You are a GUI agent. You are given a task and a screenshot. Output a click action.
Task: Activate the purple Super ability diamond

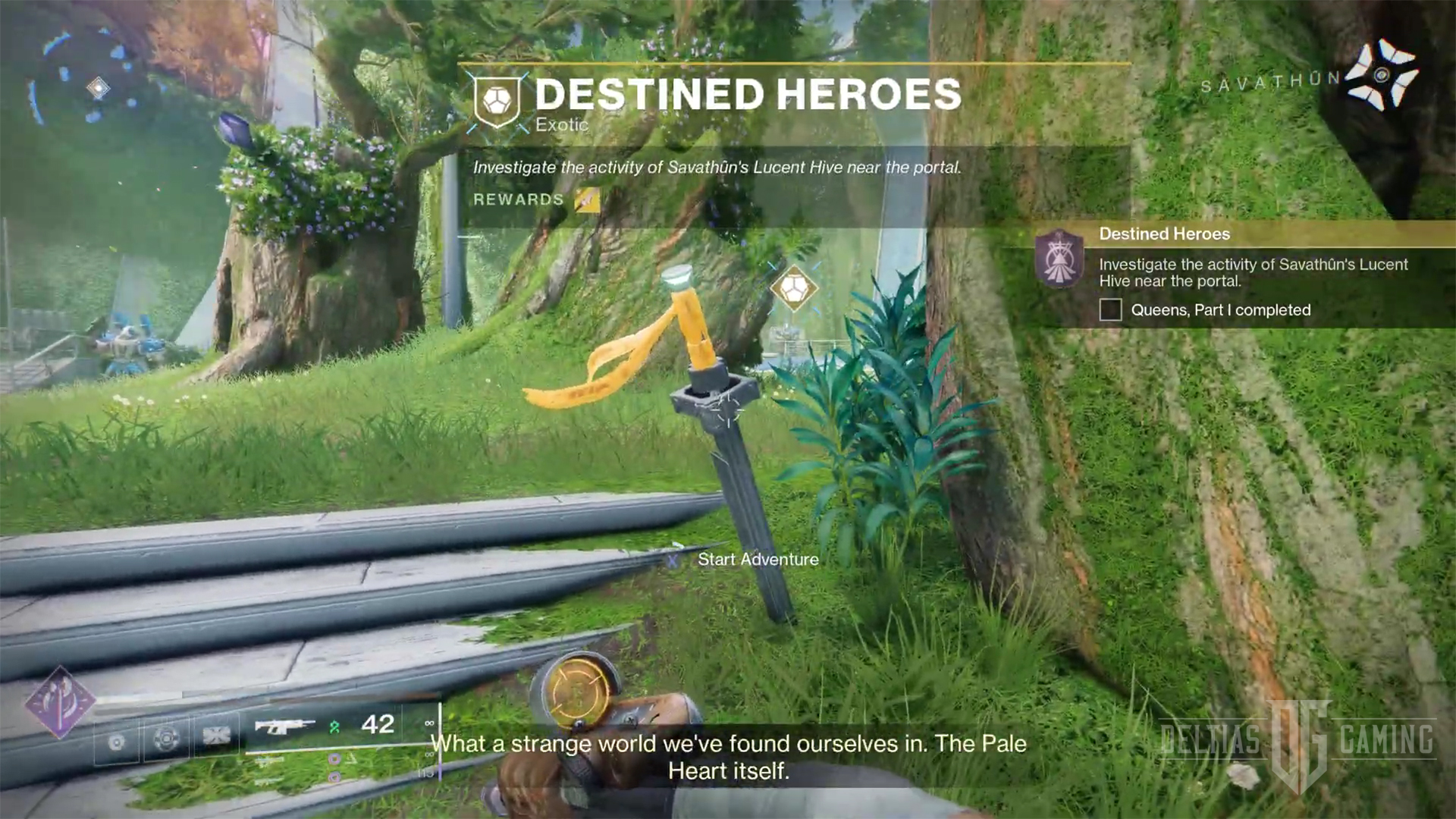(59, 701)
